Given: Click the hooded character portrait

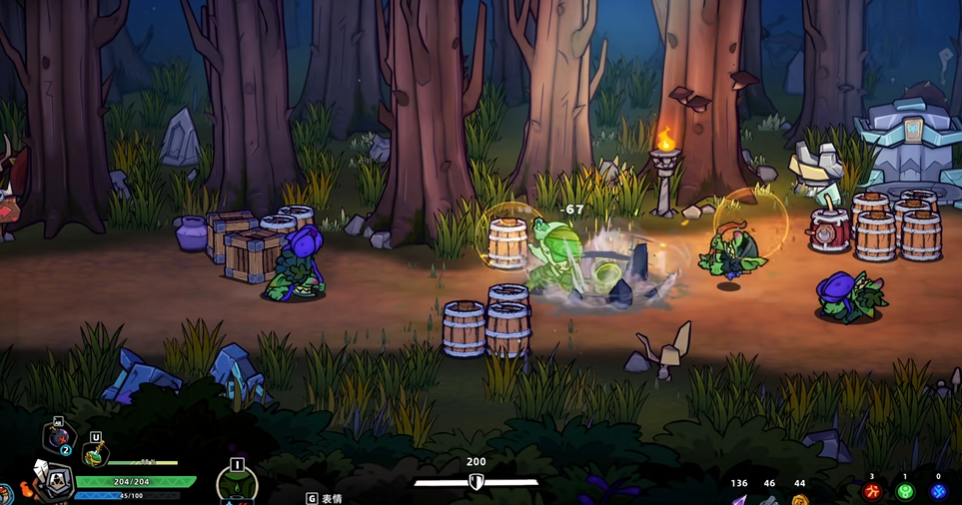Looking at the screenshot, I should click(x=56, y=485).
